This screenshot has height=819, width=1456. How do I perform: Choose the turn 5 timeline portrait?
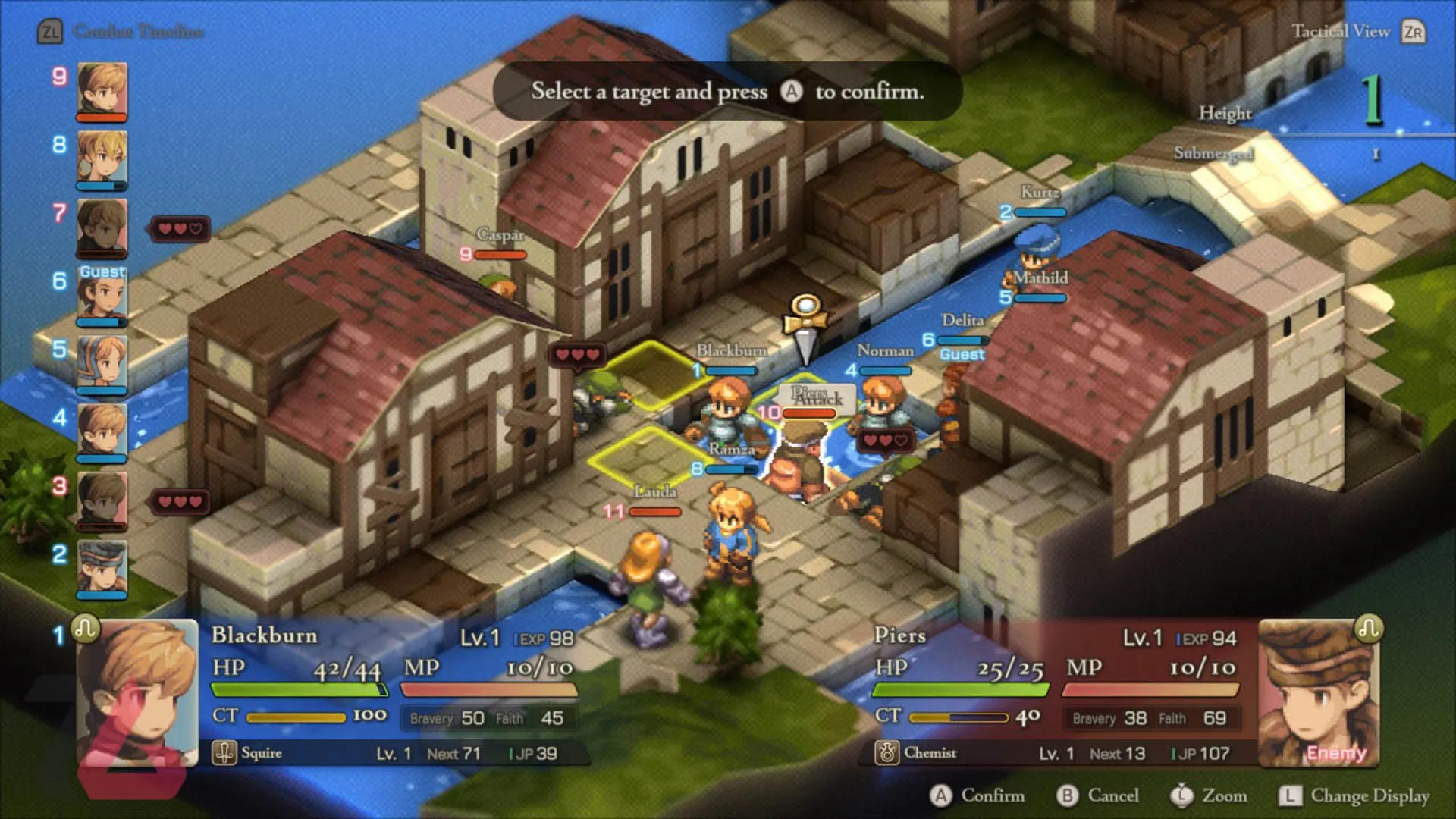(x=102, y=362)
